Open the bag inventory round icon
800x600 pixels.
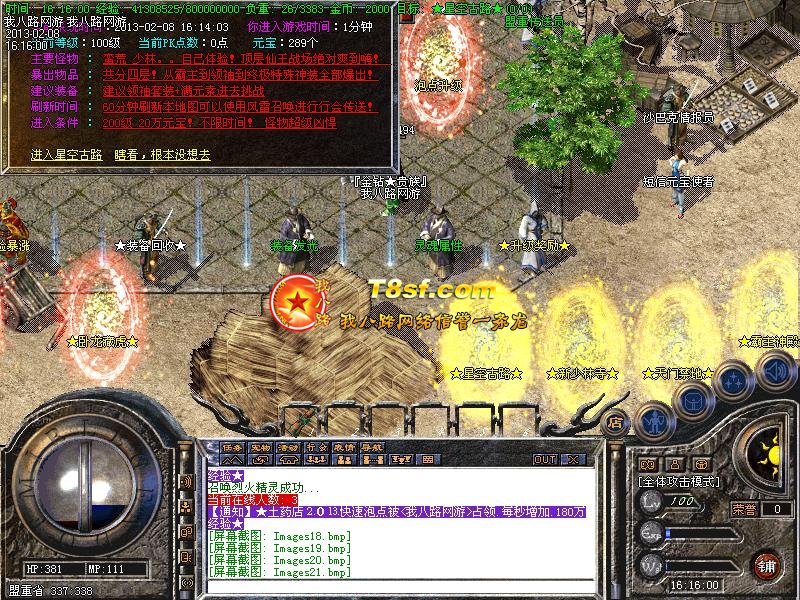point(692,401)
